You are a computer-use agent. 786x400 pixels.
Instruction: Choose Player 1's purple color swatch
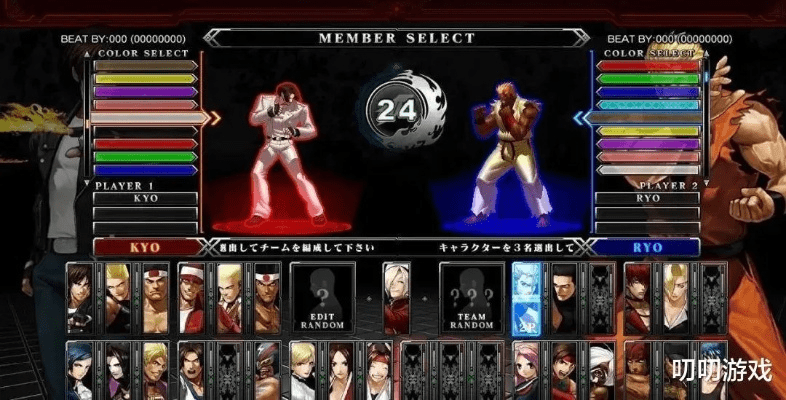144,91
